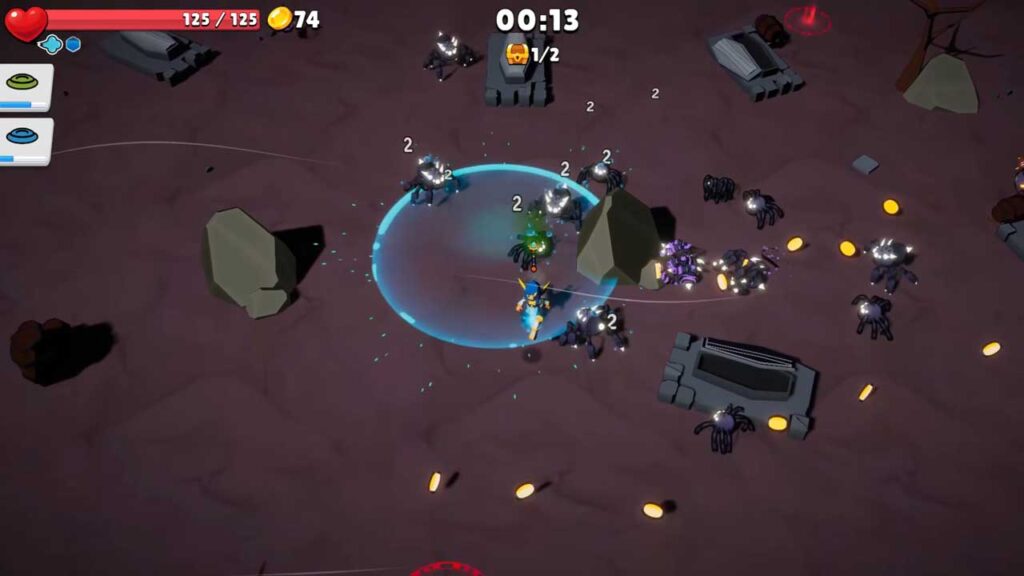Select the green disc ability card
The width and height of the screenshot is (1024, 576).
pos(24,85)
